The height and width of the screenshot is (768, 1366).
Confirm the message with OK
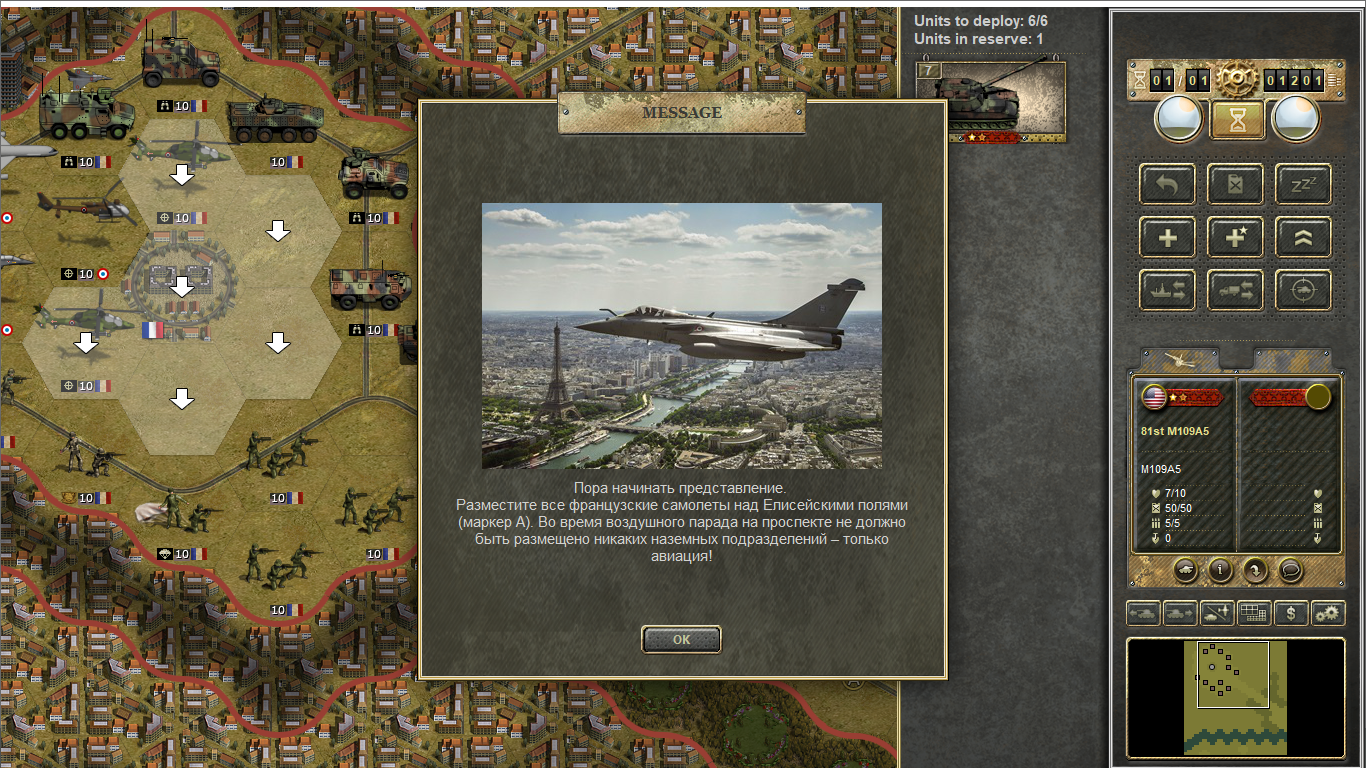[681, 640]
